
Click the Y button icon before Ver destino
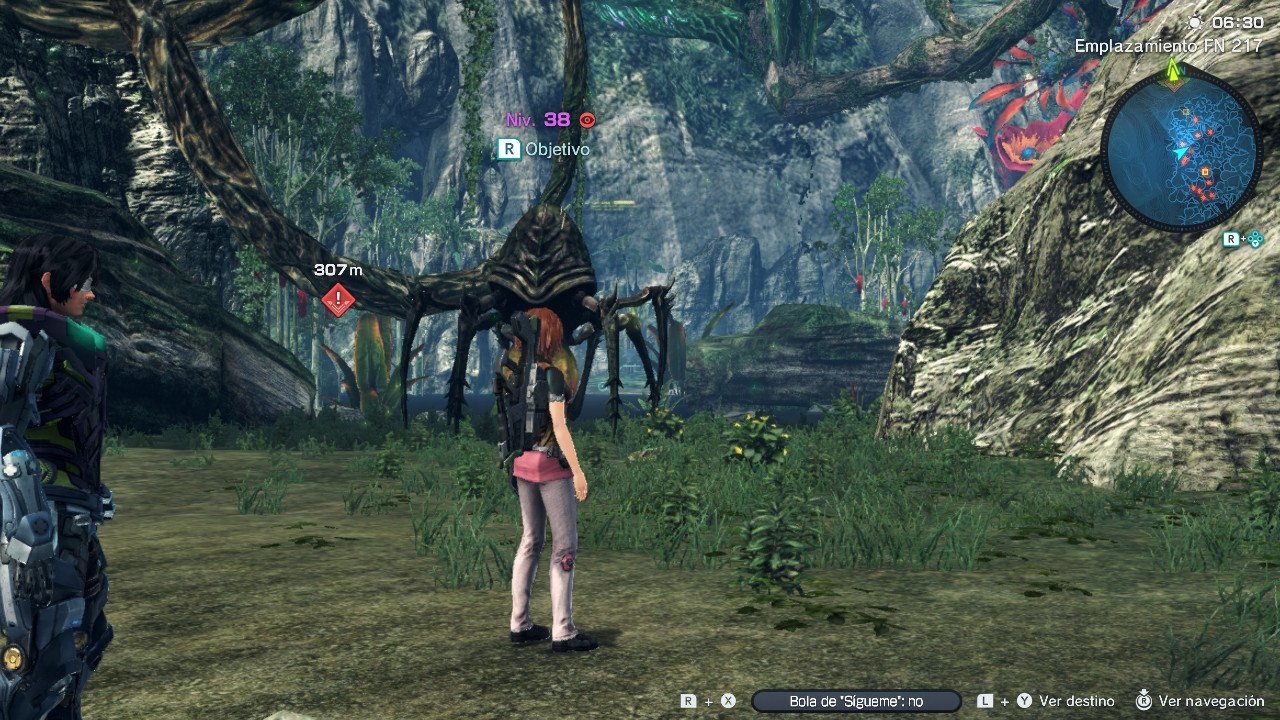[x=1023, y=701]
